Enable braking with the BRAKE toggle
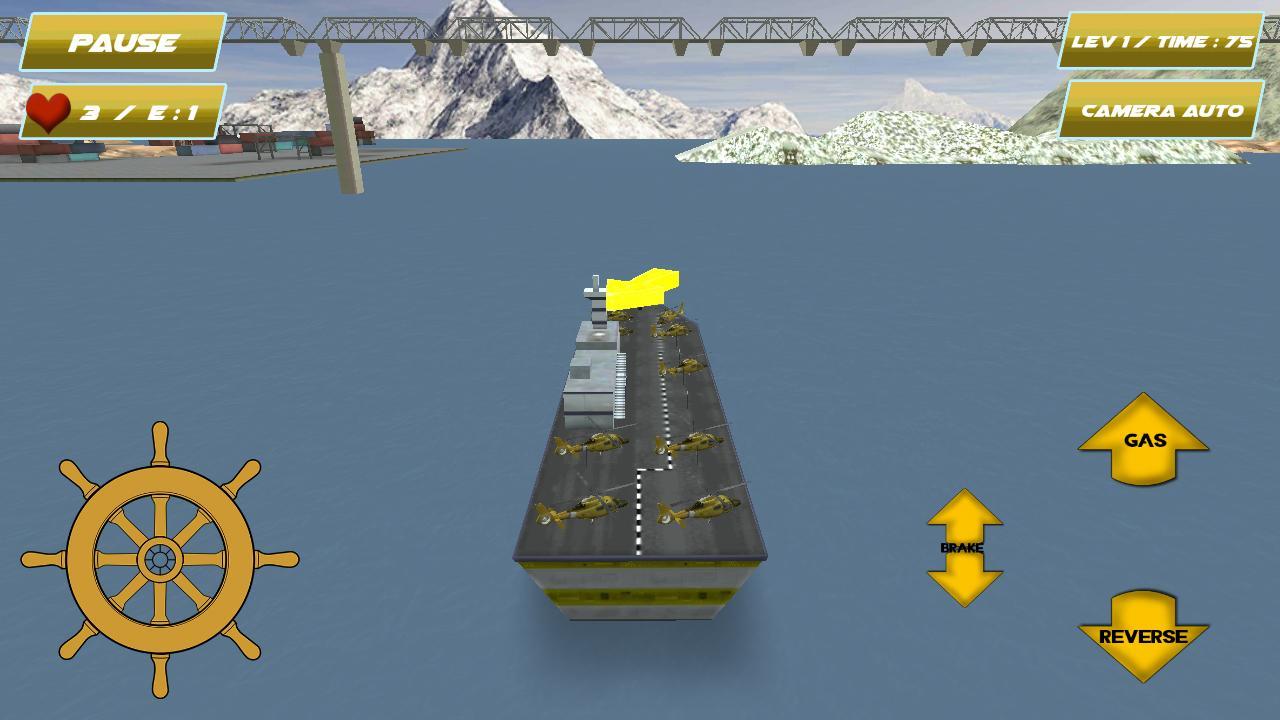 964,548
